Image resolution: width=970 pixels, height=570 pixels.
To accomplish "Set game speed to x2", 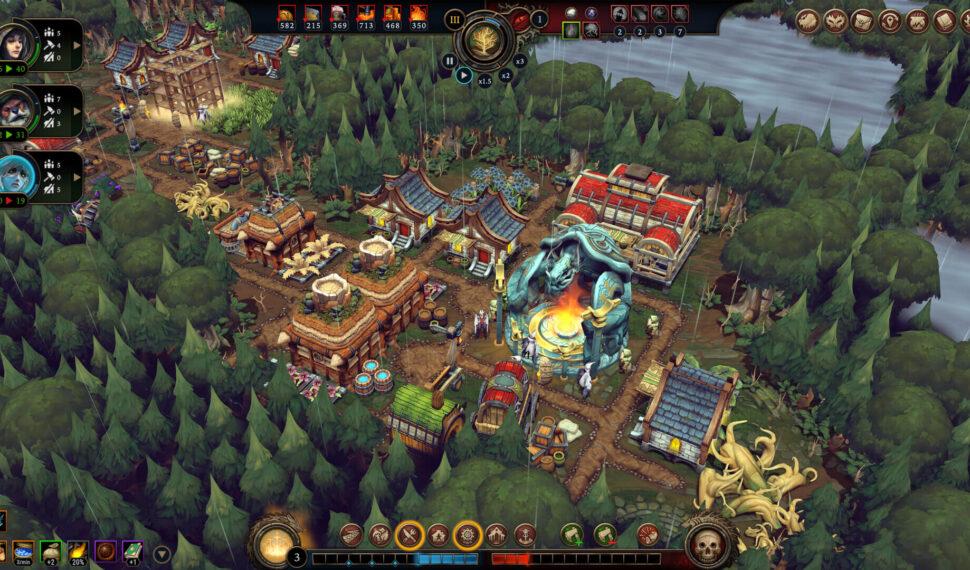I will (x=505, y=74).
